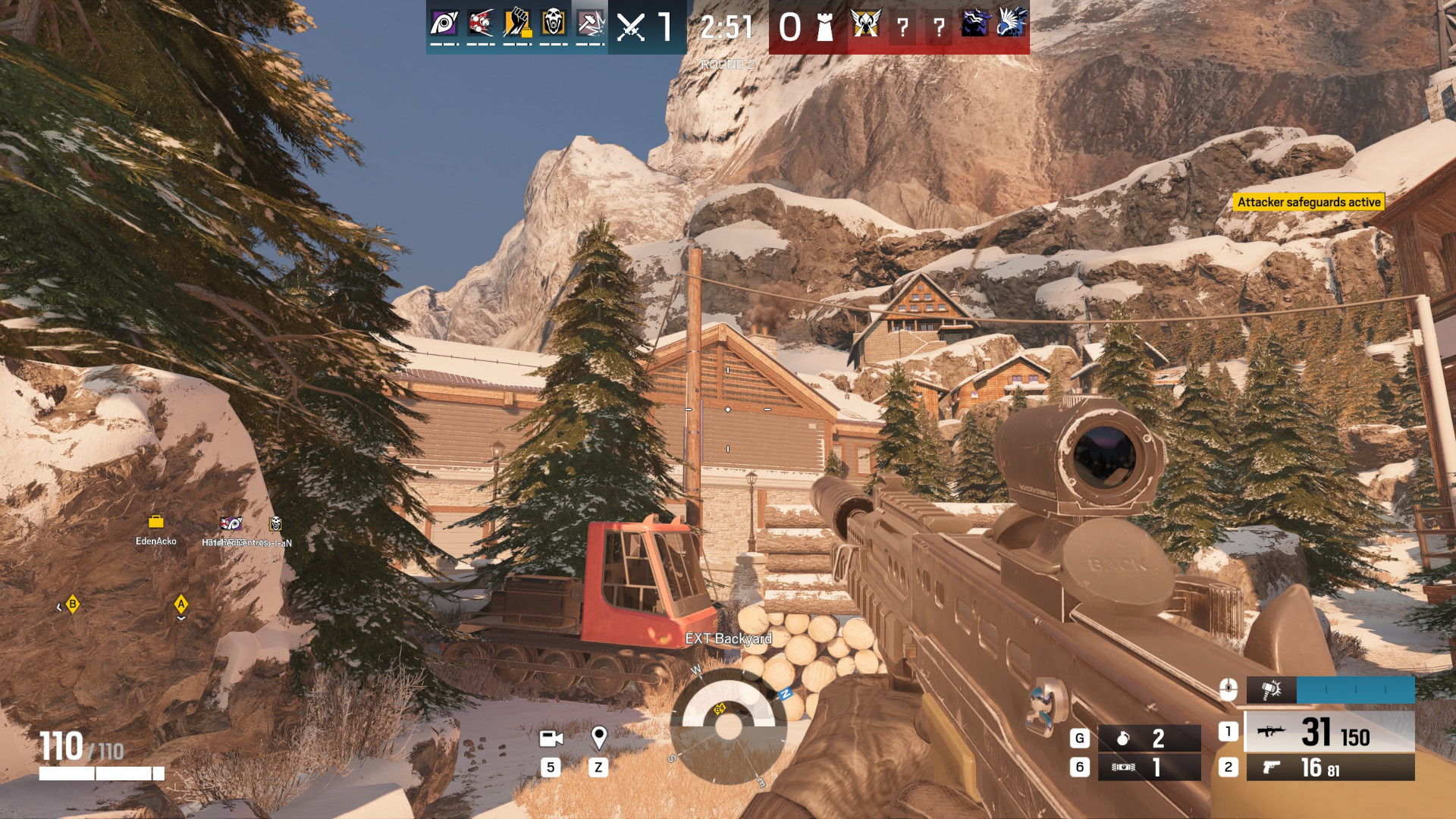The height and width of the screenshot is (819, 1456).
Task: Click the crossed swords attacker team icon
Action: (x=630, y=28)
